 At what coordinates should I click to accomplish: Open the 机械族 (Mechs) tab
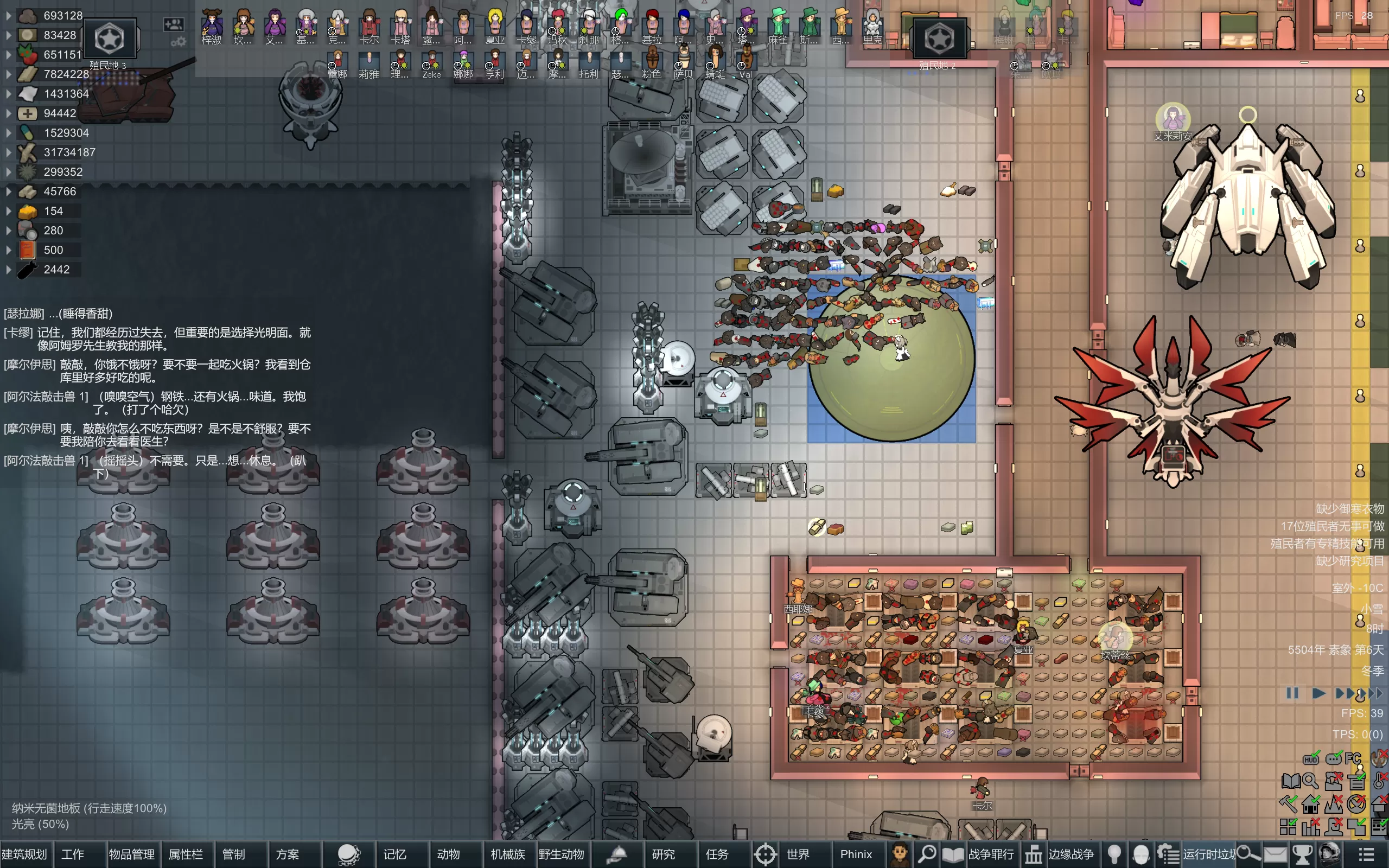(x=507, y=854)
